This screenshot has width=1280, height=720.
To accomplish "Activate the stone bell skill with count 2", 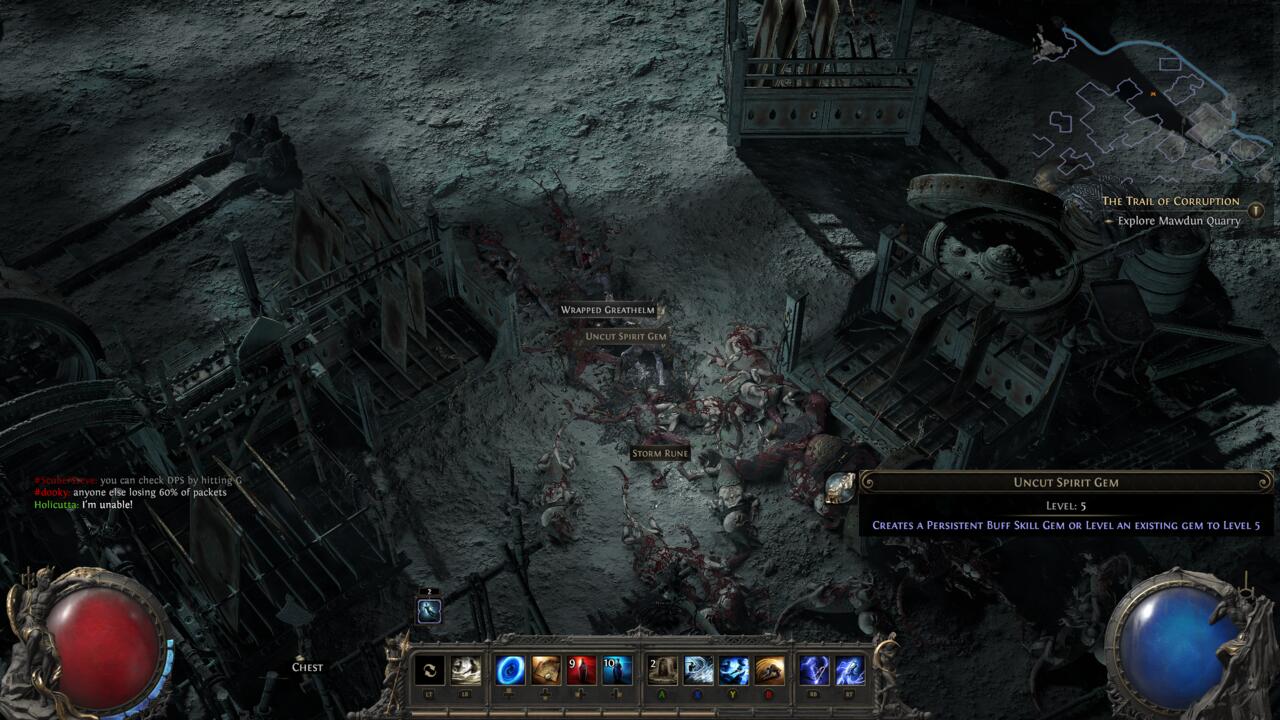I will 662,670.
